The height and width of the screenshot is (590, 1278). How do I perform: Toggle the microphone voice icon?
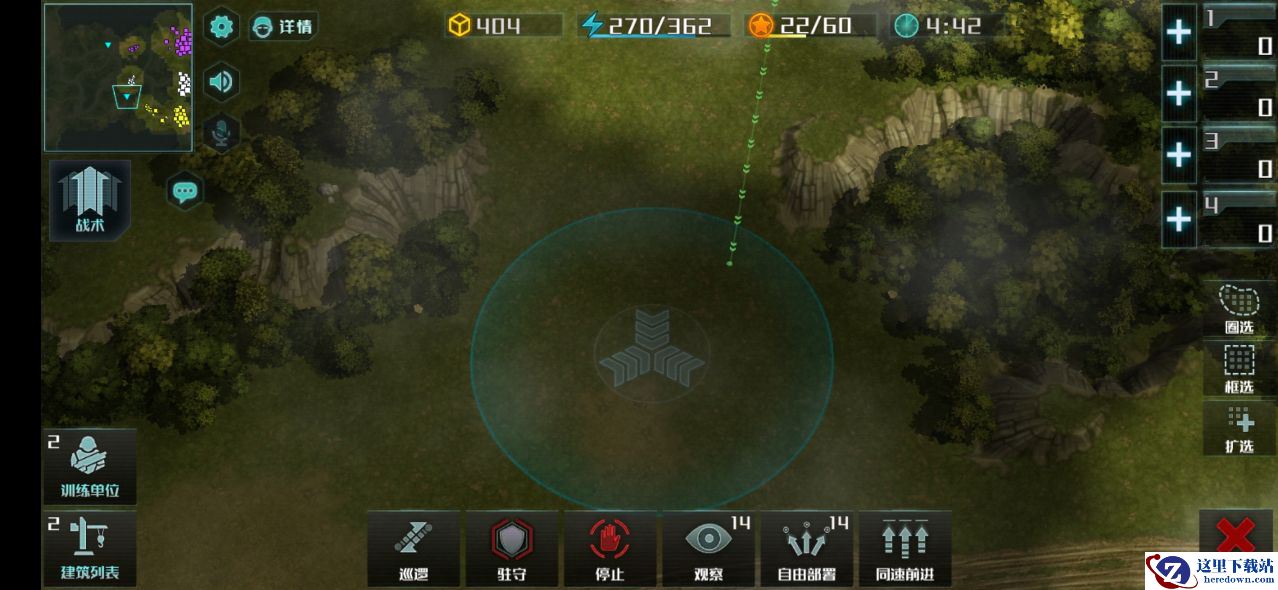pyautogui.click(x=221, y=133)
